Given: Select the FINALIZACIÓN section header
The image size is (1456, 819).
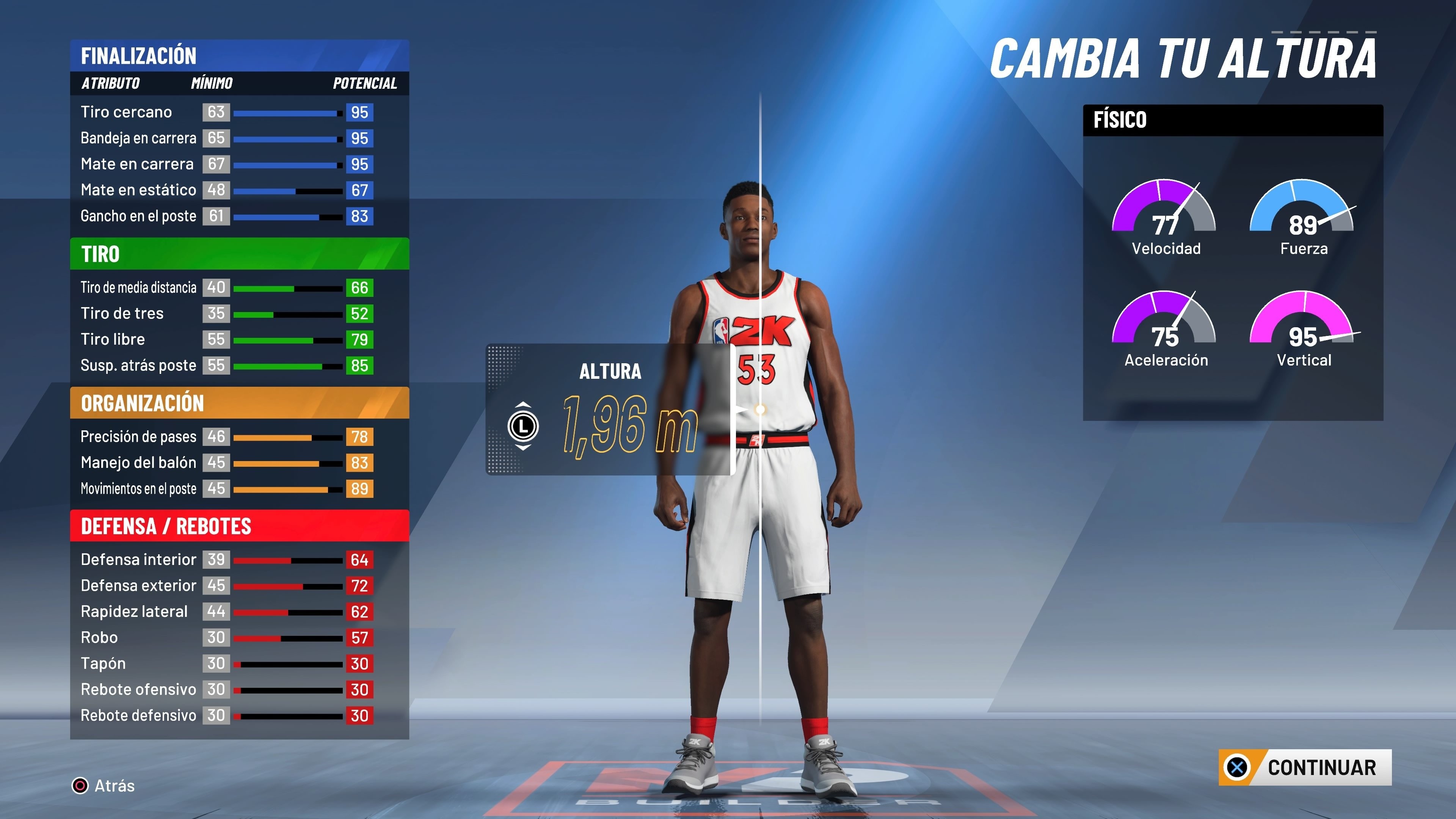Looking at the screenshot, I should pos(140,55).
